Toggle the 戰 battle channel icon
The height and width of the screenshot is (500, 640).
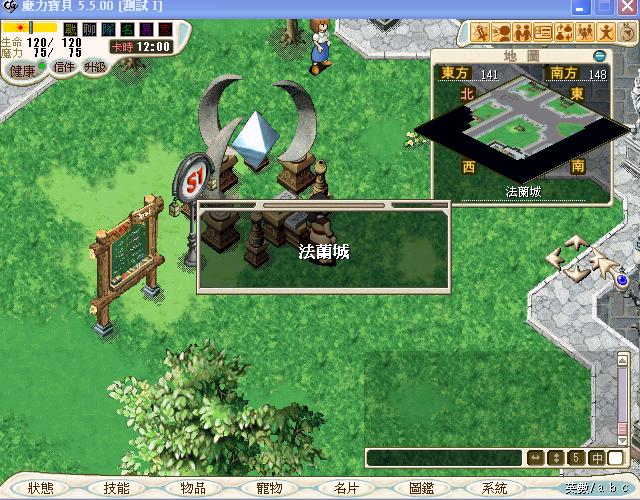coord(70,30)
